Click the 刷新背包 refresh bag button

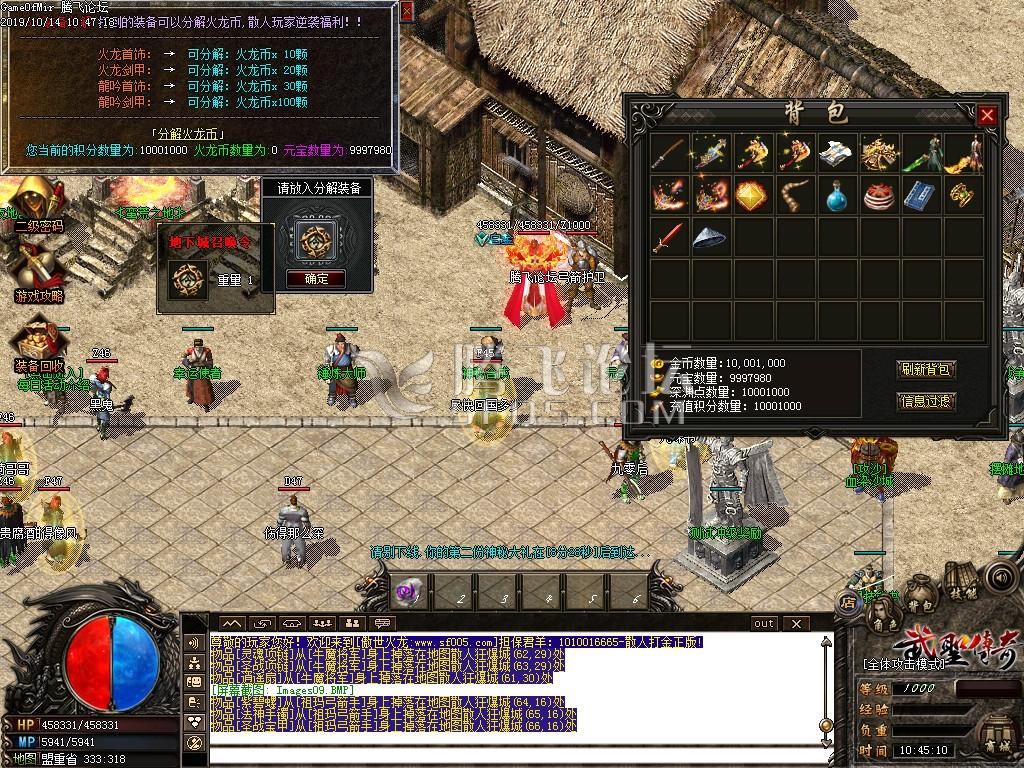point(926,369)
